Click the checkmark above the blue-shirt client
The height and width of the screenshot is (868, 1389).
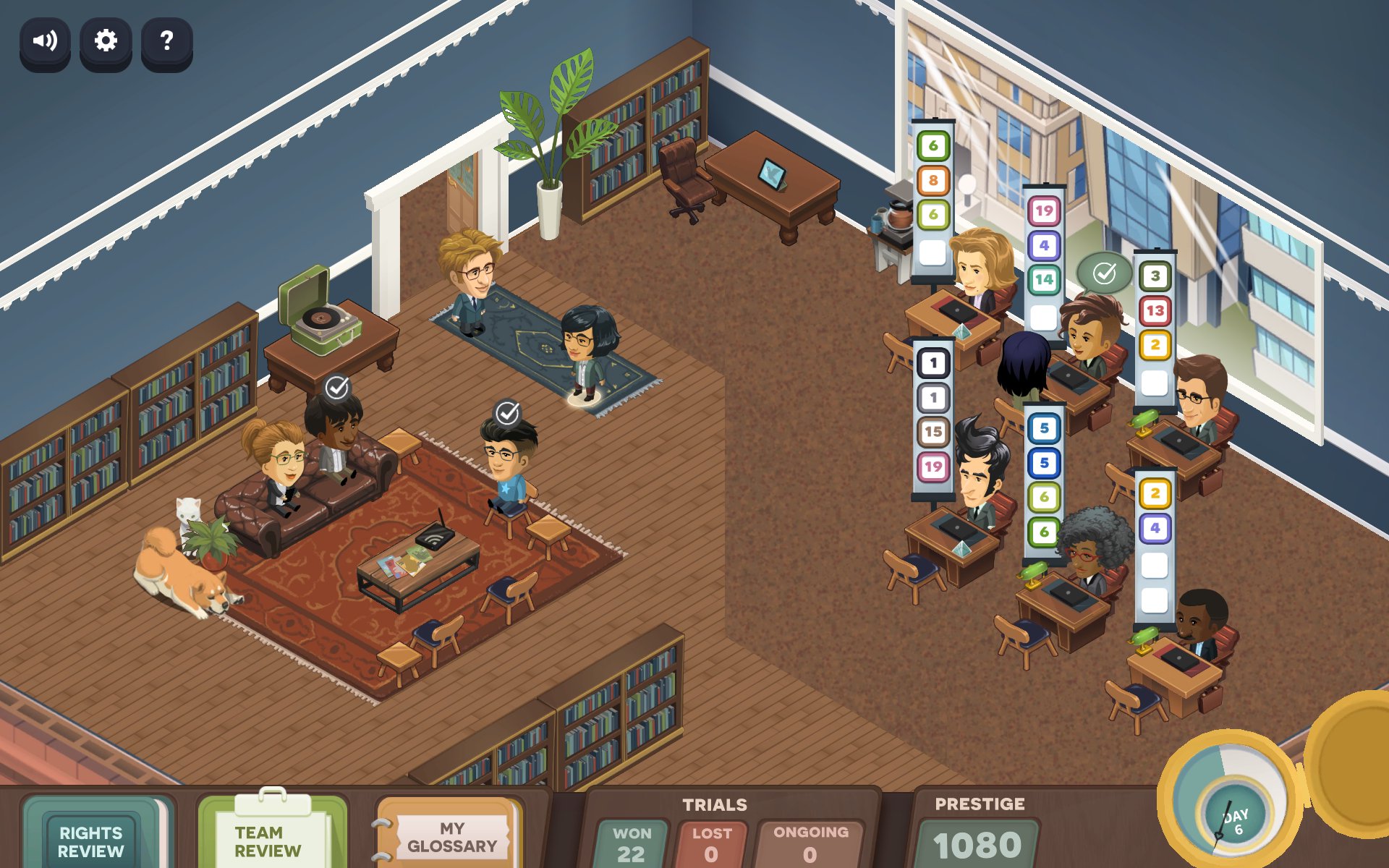click(x=508, y=413)
